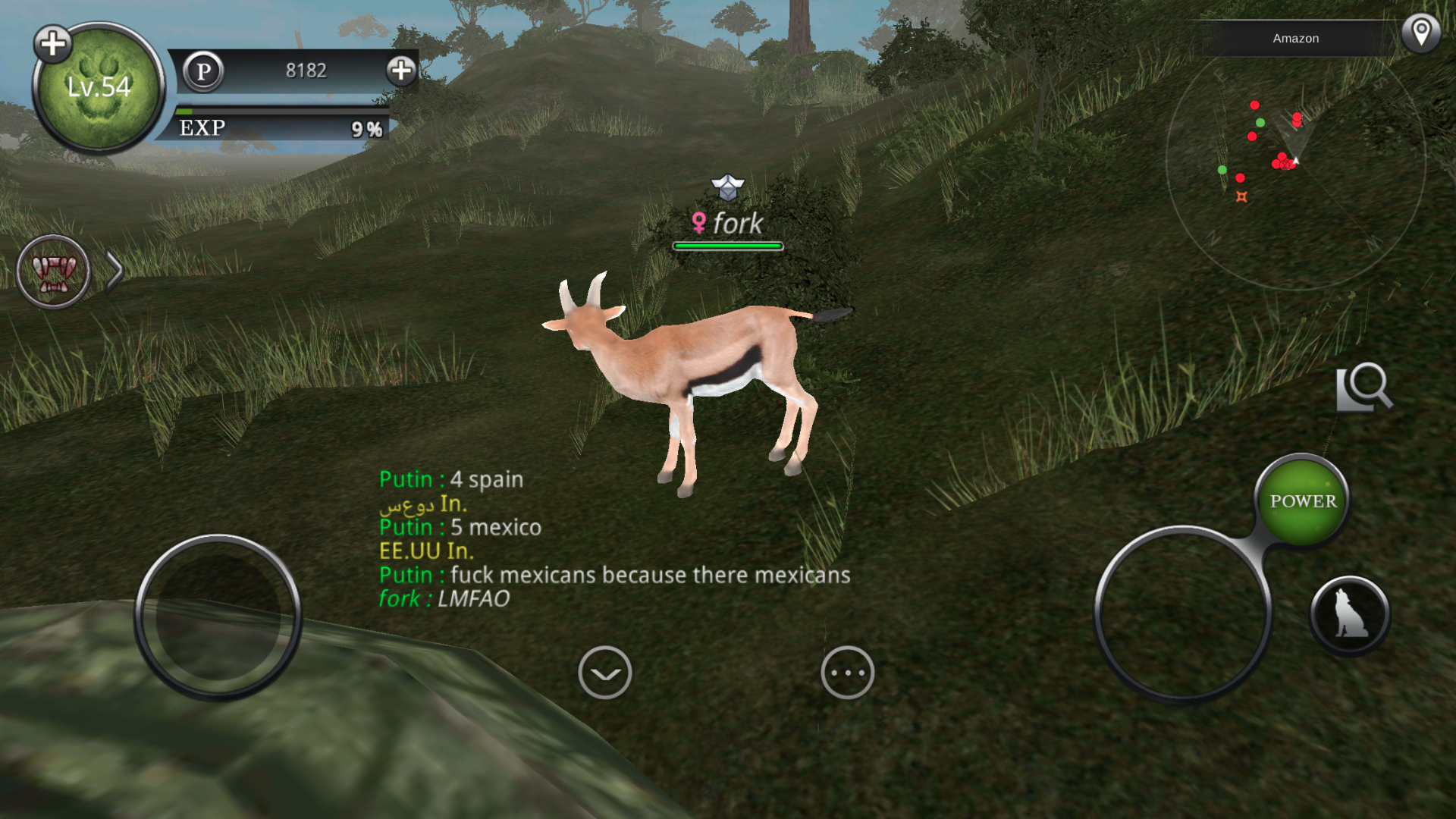Touch the movement joystick pad
1456x819 pixels.
(x=218, y=616)
